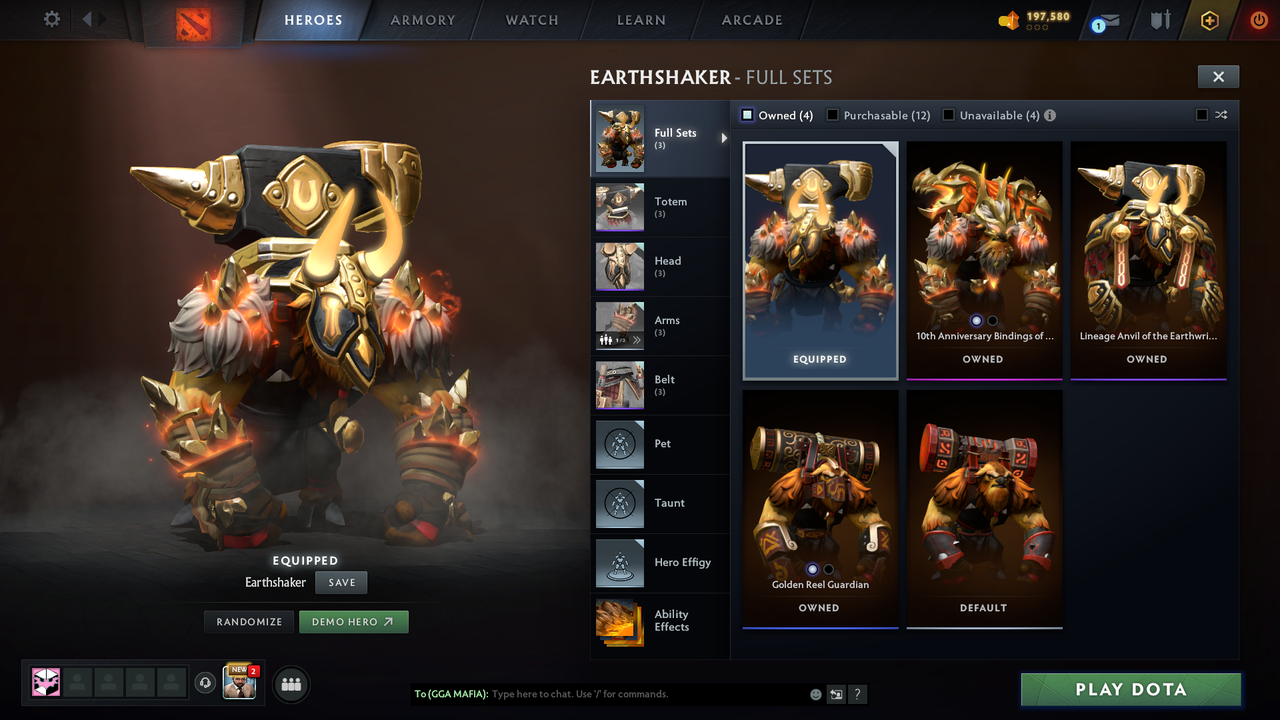
Task: Toggle the Unavailable (4) checkbox
Action: (x=948, y=115)
